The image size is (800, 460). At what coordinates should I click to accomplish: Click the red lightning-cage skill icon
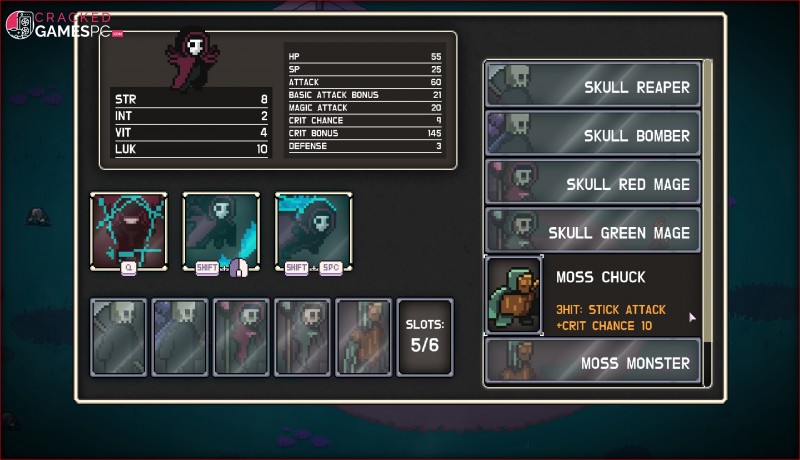pyautogui.click(x=129, y=231)
